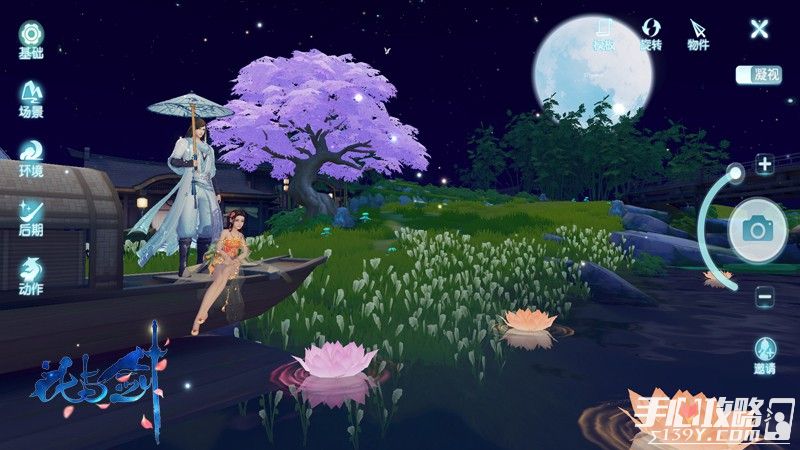Click the curved zoom slider handle

[736, 173]
